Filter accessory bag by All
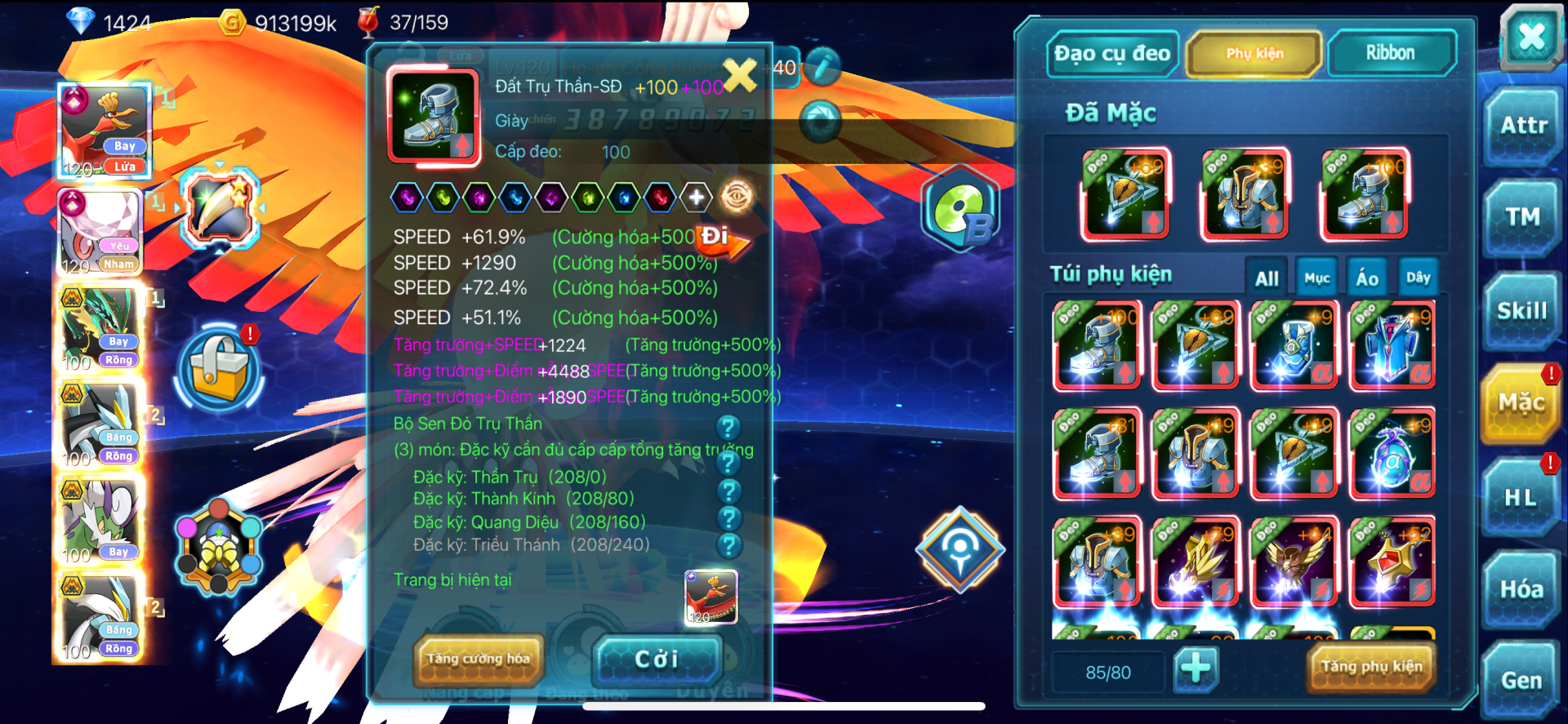 [x=1267, y=278]
